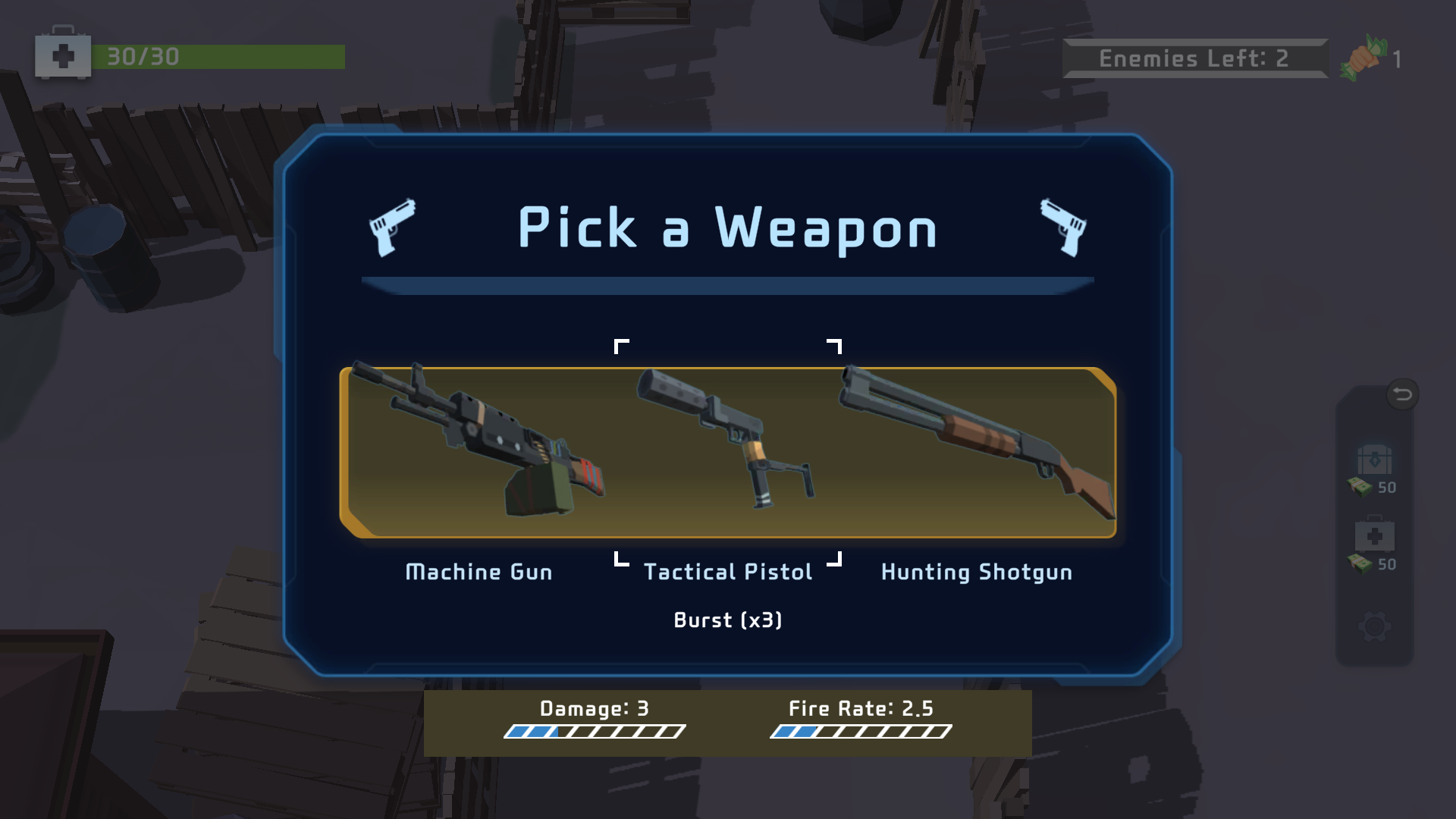Click the medkit health icon top-left
The height and width of the screenshot is (819, 1456).
64,55
